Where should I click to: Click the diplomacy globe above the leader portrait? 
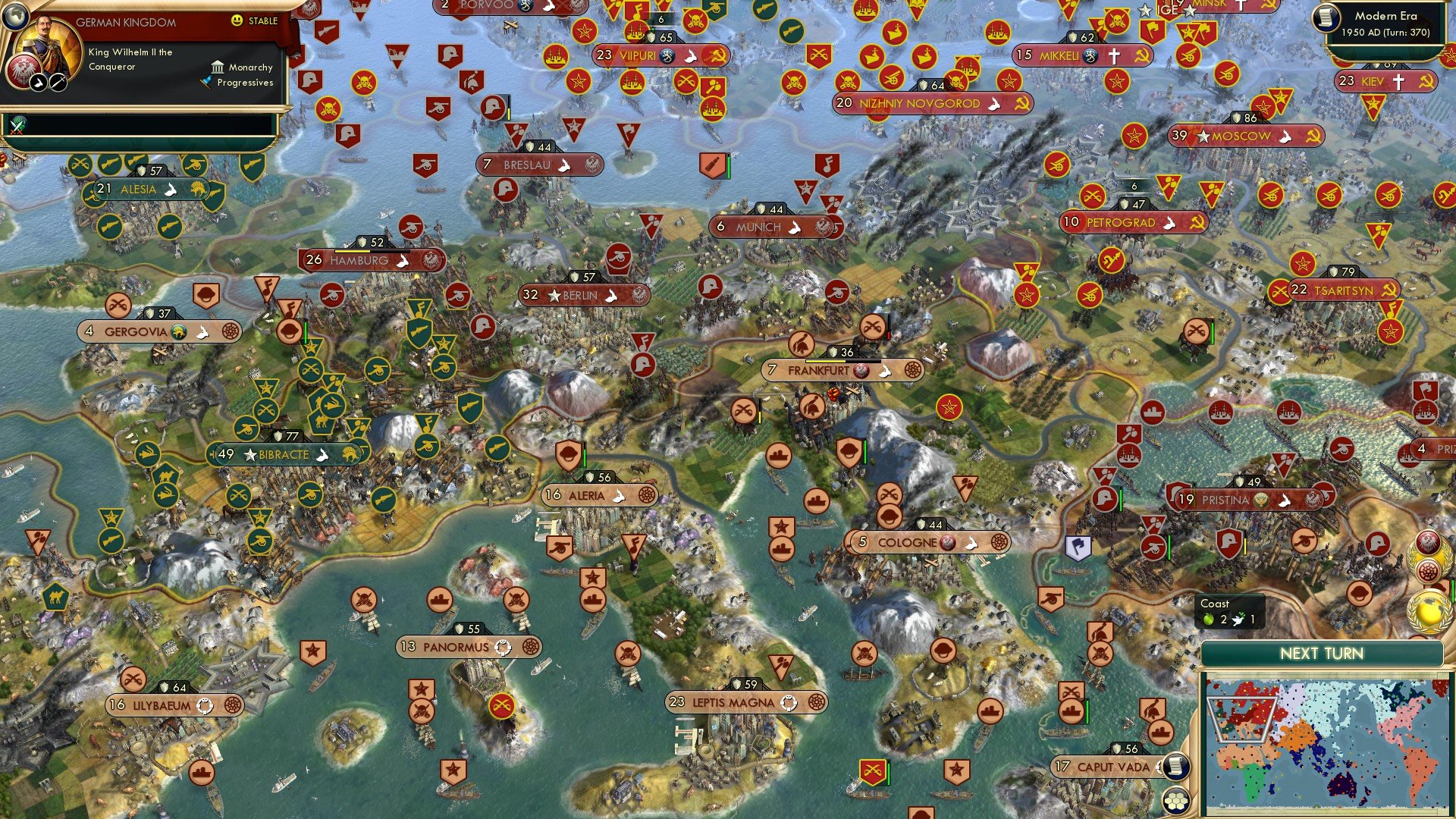pyautogui.click(x=14, y=17)
